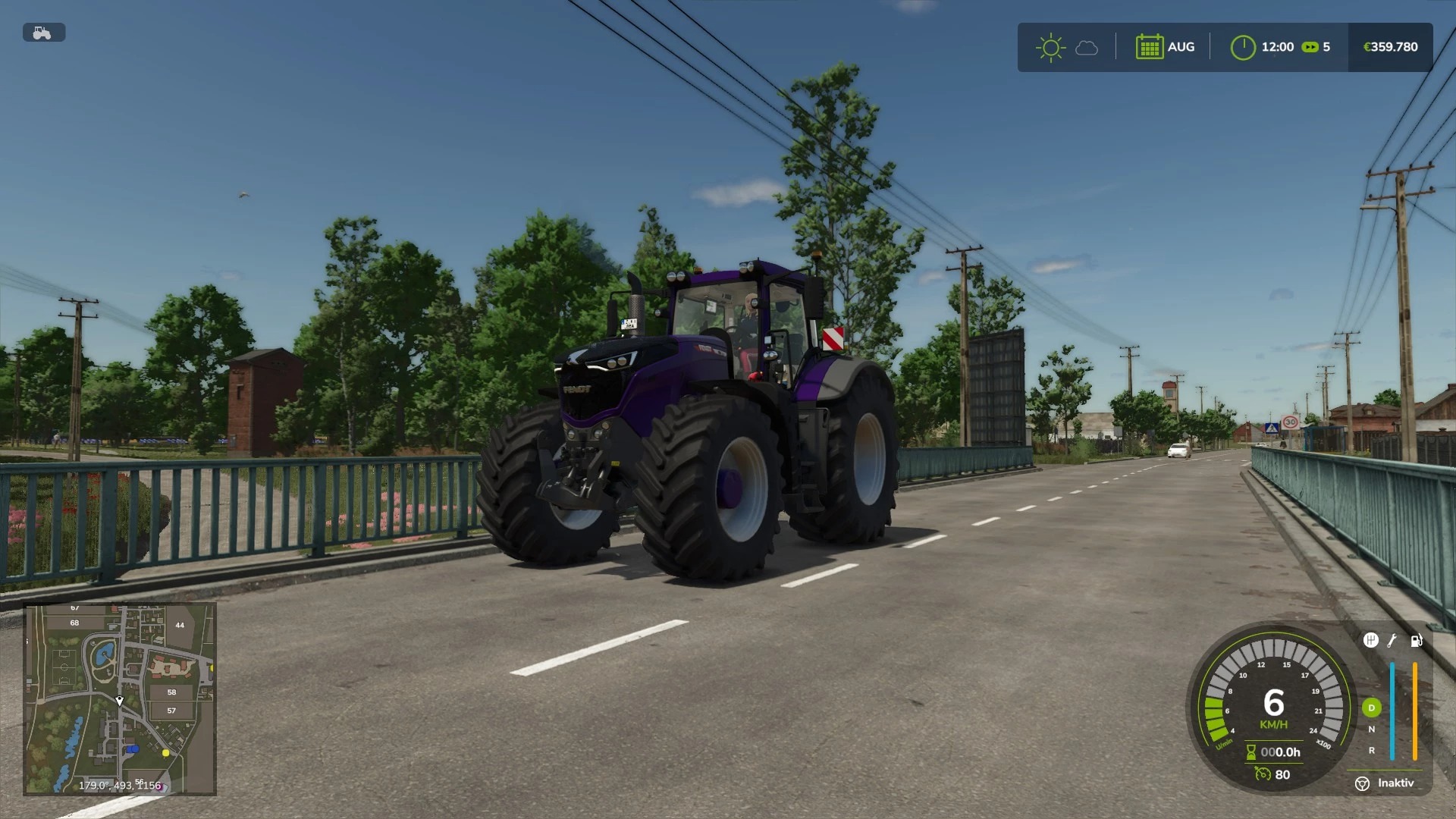This screenshot has height=819, width=1456.
Task: Switch gear selector to N neutral
Action: click(x=1372, y=729)
